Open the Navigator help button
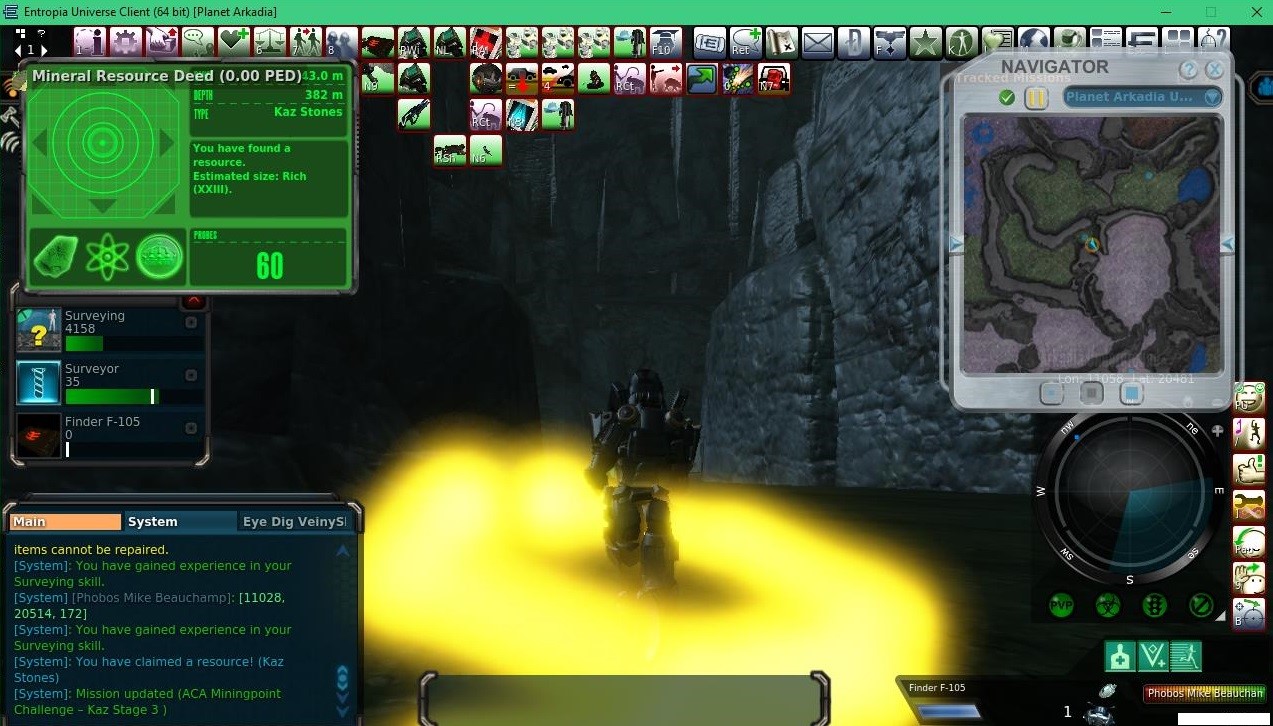Image resolution: width=1273 pixels, height=726 pixels. point(1188,70)
